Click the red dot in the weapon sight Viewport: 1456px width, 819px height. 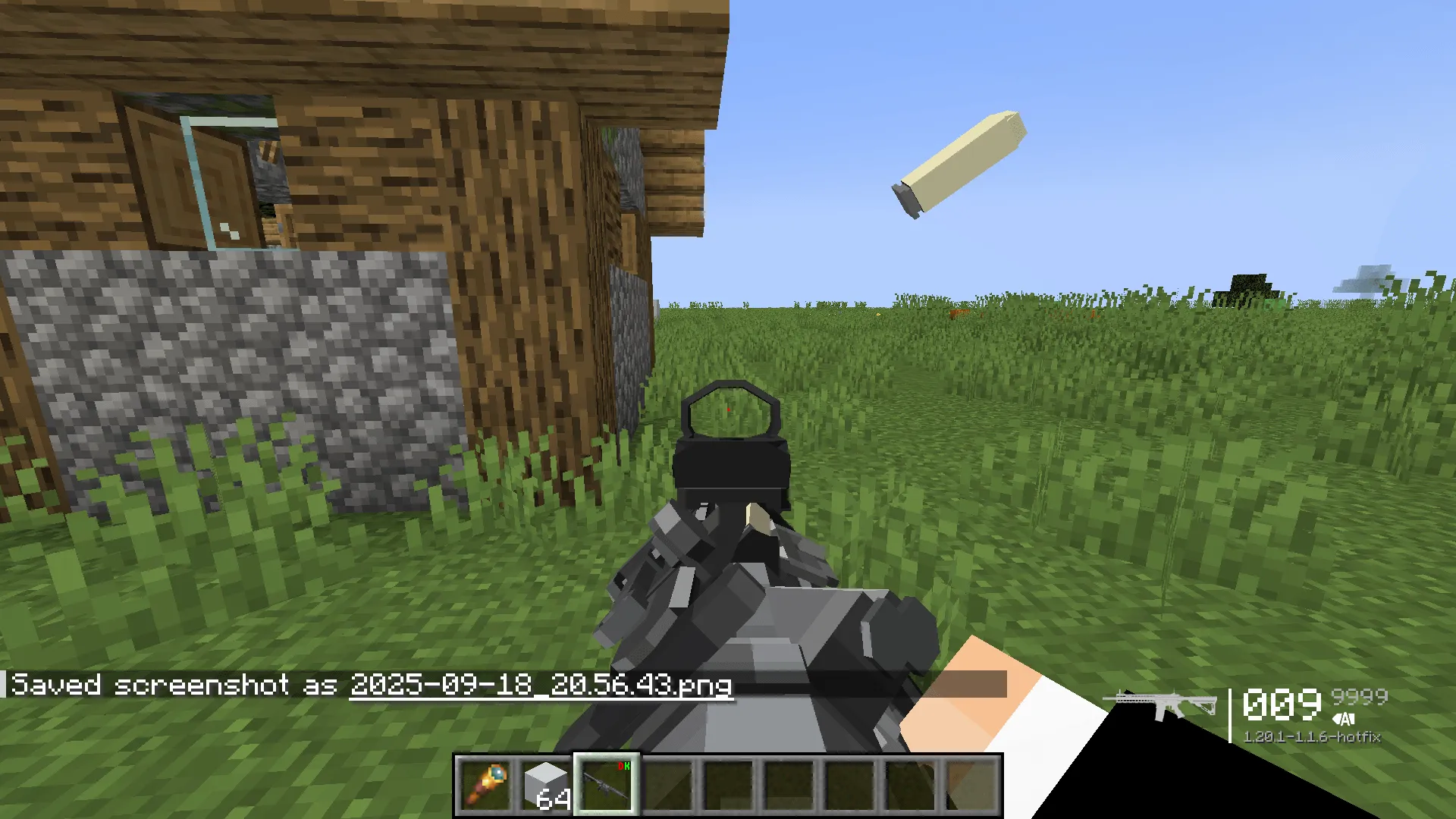coord(730,409)
